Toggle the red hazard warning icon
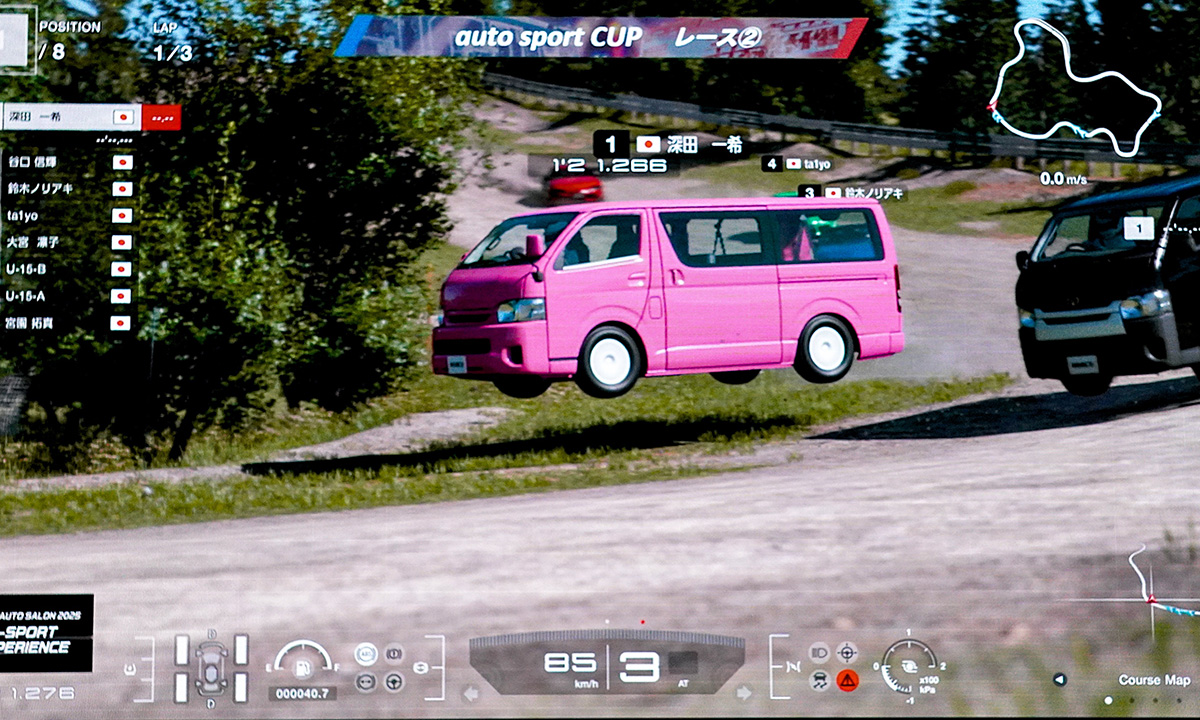The height and width of the screenshot is (720, 1200). tap(848, 681)
